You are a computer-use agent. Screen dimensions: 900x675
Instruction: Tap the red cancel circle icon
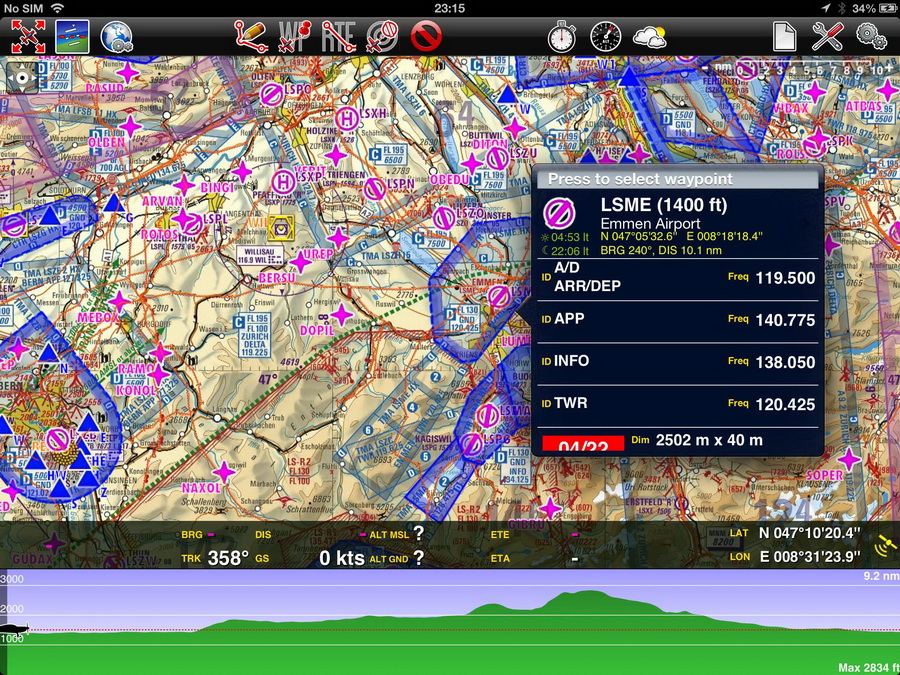[426, 37]
